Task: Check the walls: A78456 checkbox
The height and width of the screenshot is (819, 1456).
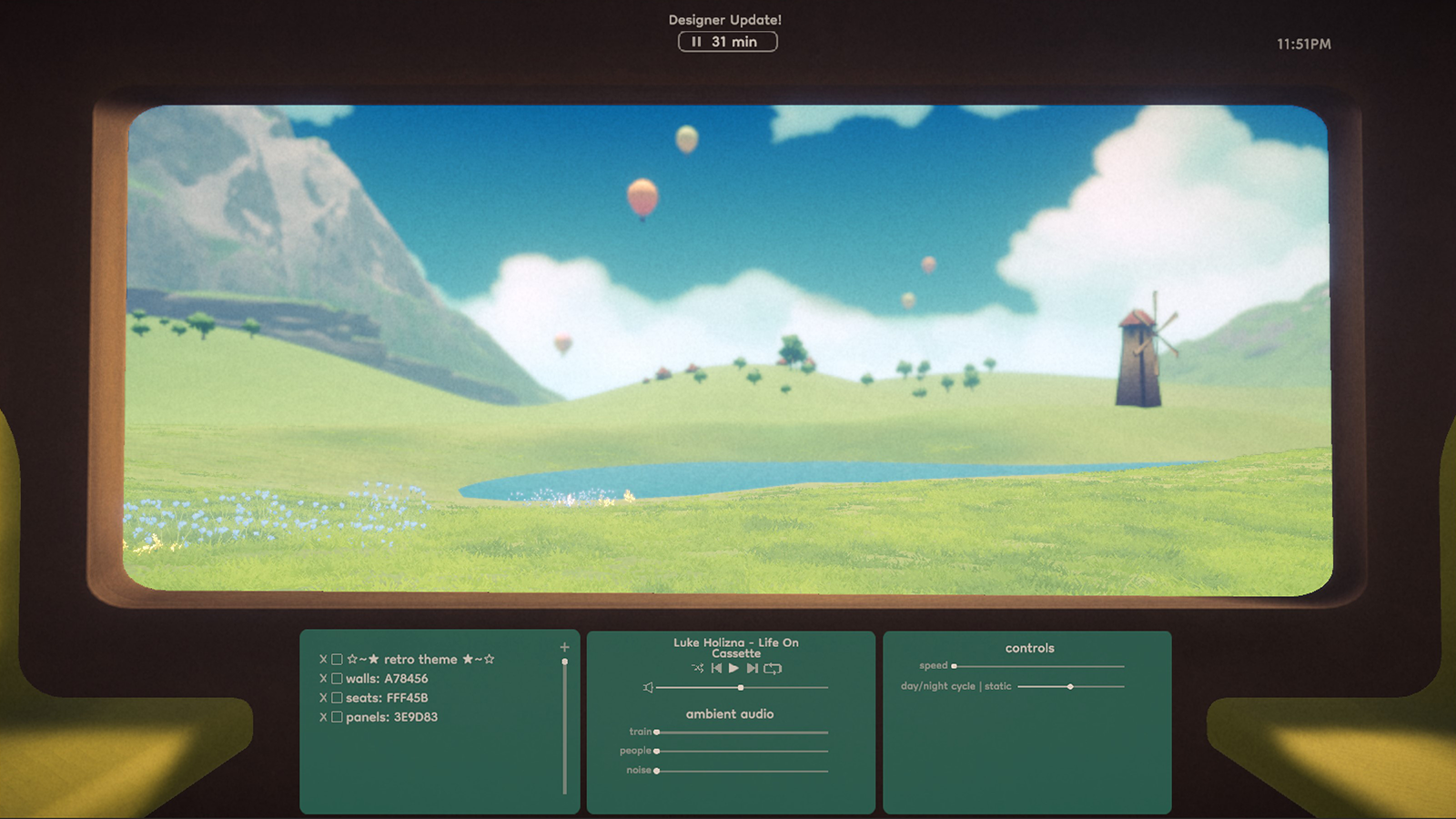Action: pyautogui.click(x=337, y=678)
